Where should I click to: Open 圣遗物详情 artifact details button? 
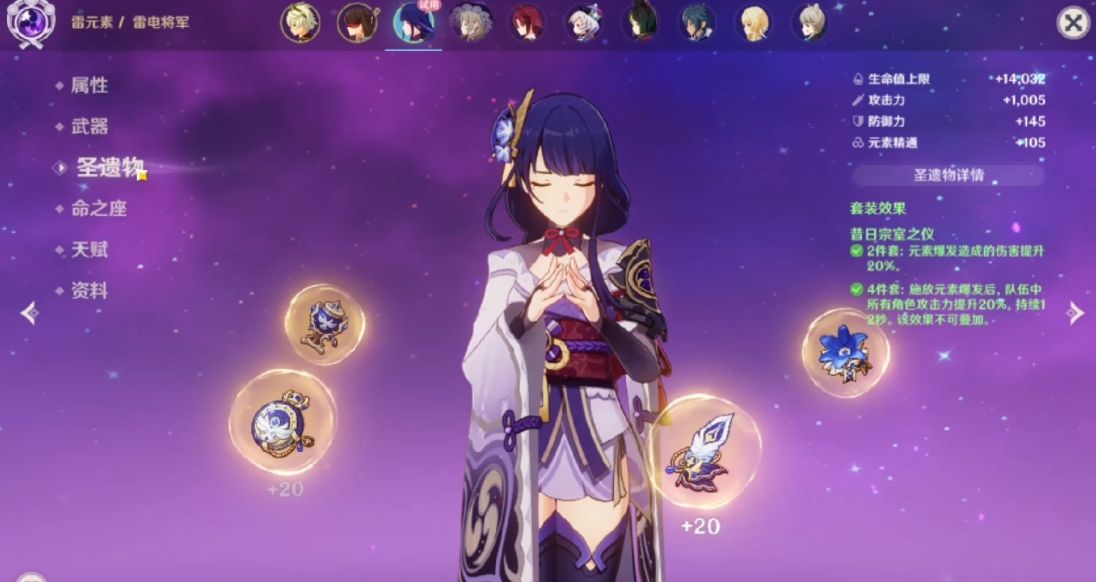click(x=948, y=175)
